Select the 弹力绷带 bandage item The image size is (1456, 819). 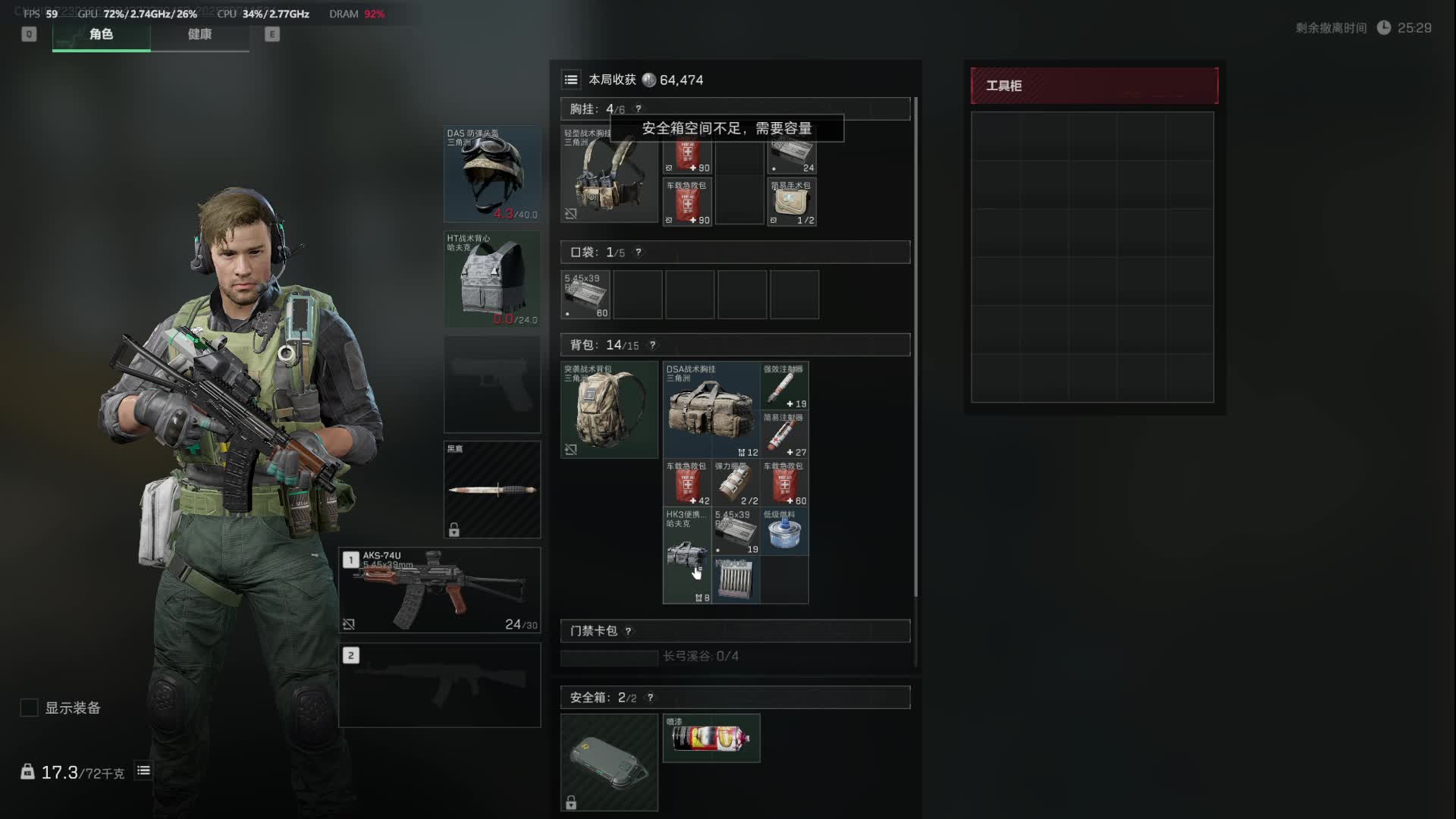(x=736, y=483)
